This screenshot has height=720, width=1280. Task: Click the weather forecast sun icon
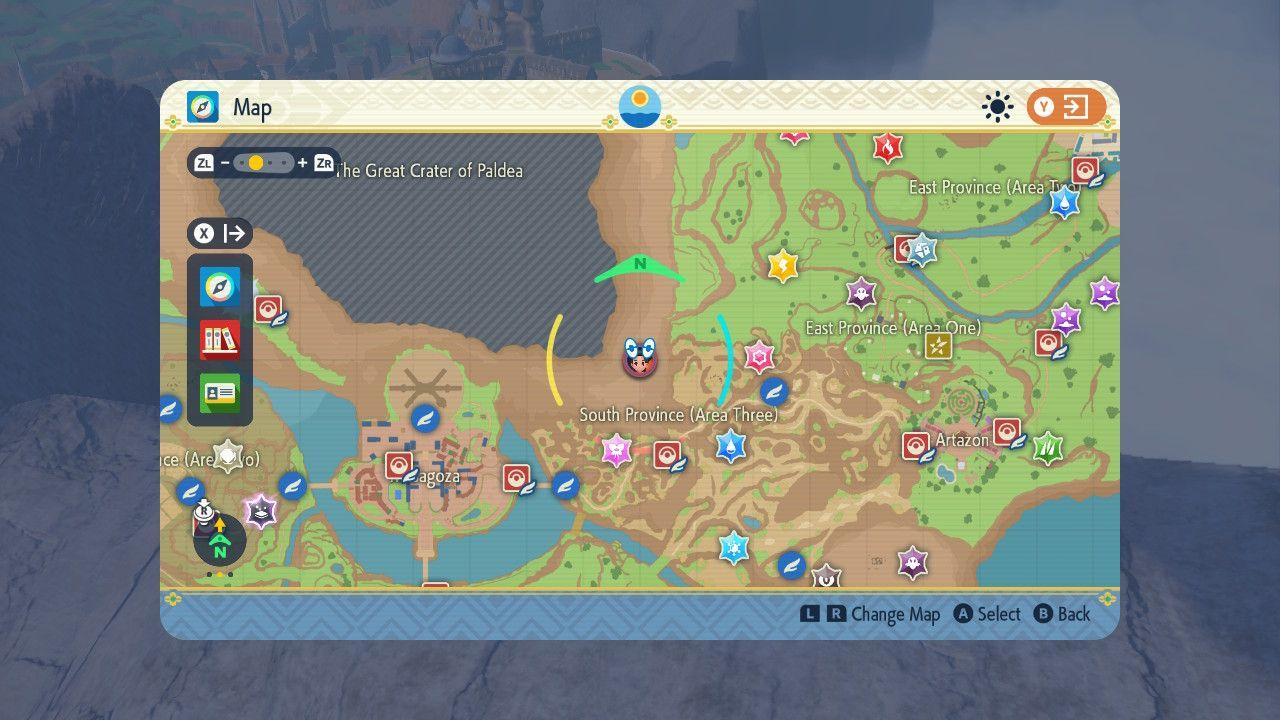pos(997,105)
